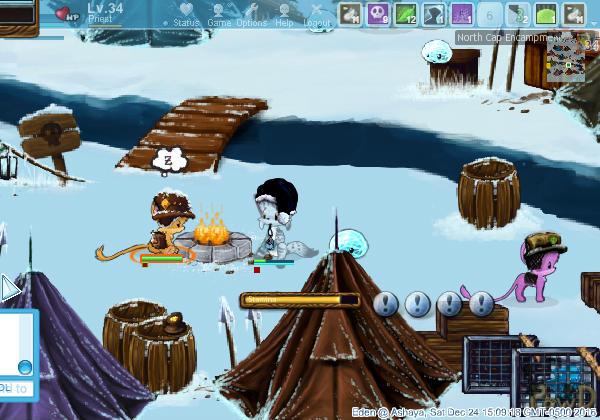
Task: Open the Options menu
Action: [x=251, y=14]
